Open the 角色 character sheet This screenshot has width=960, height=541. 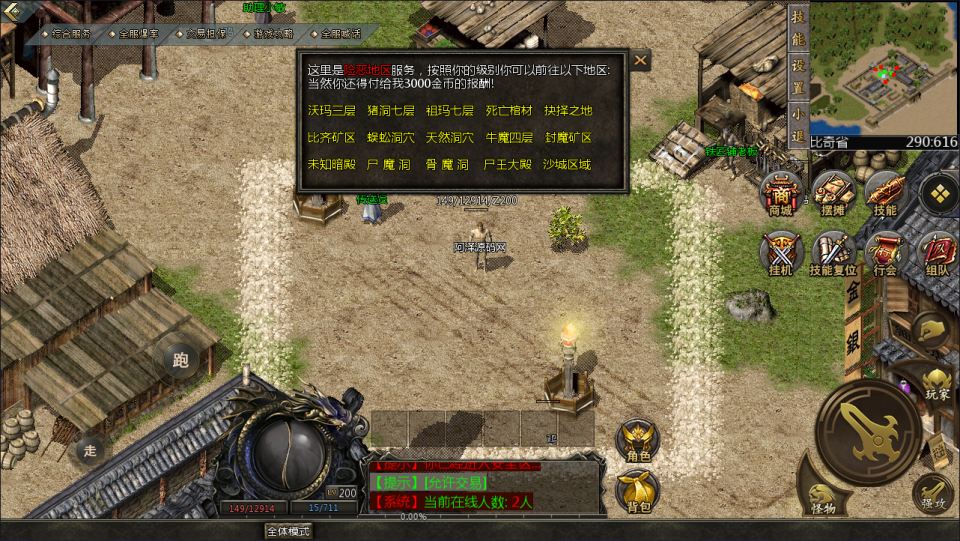pos(638,440)
